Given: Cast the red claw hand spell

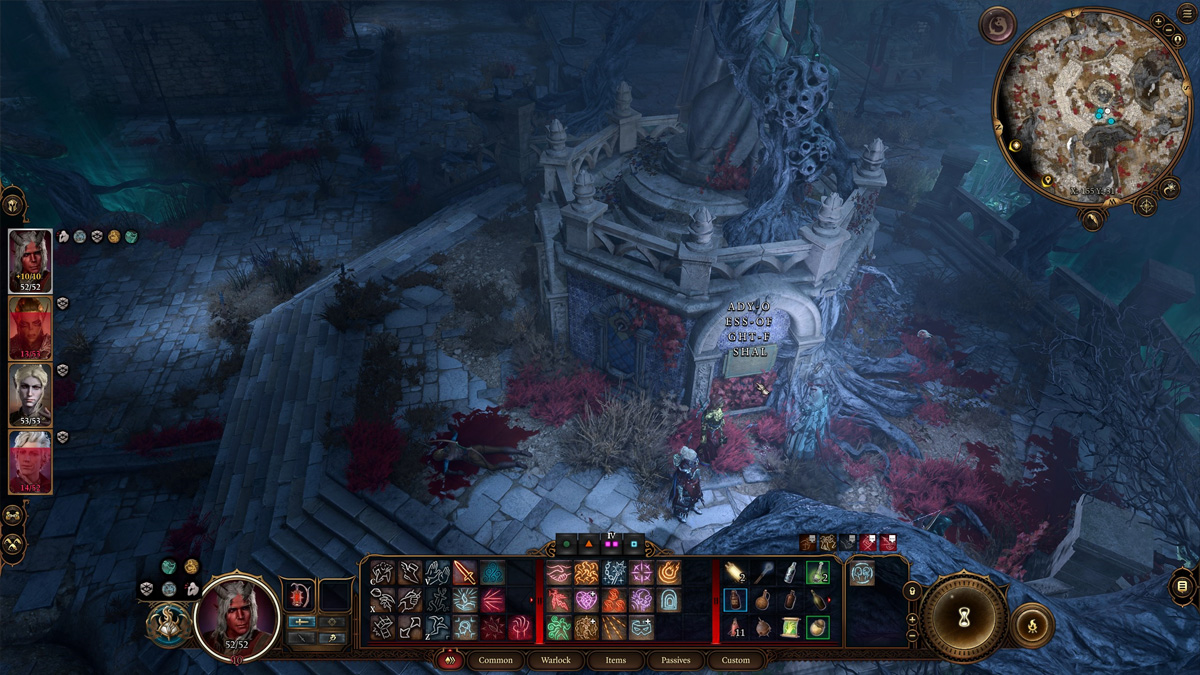Looking at the screenshot, I should 520,628.
